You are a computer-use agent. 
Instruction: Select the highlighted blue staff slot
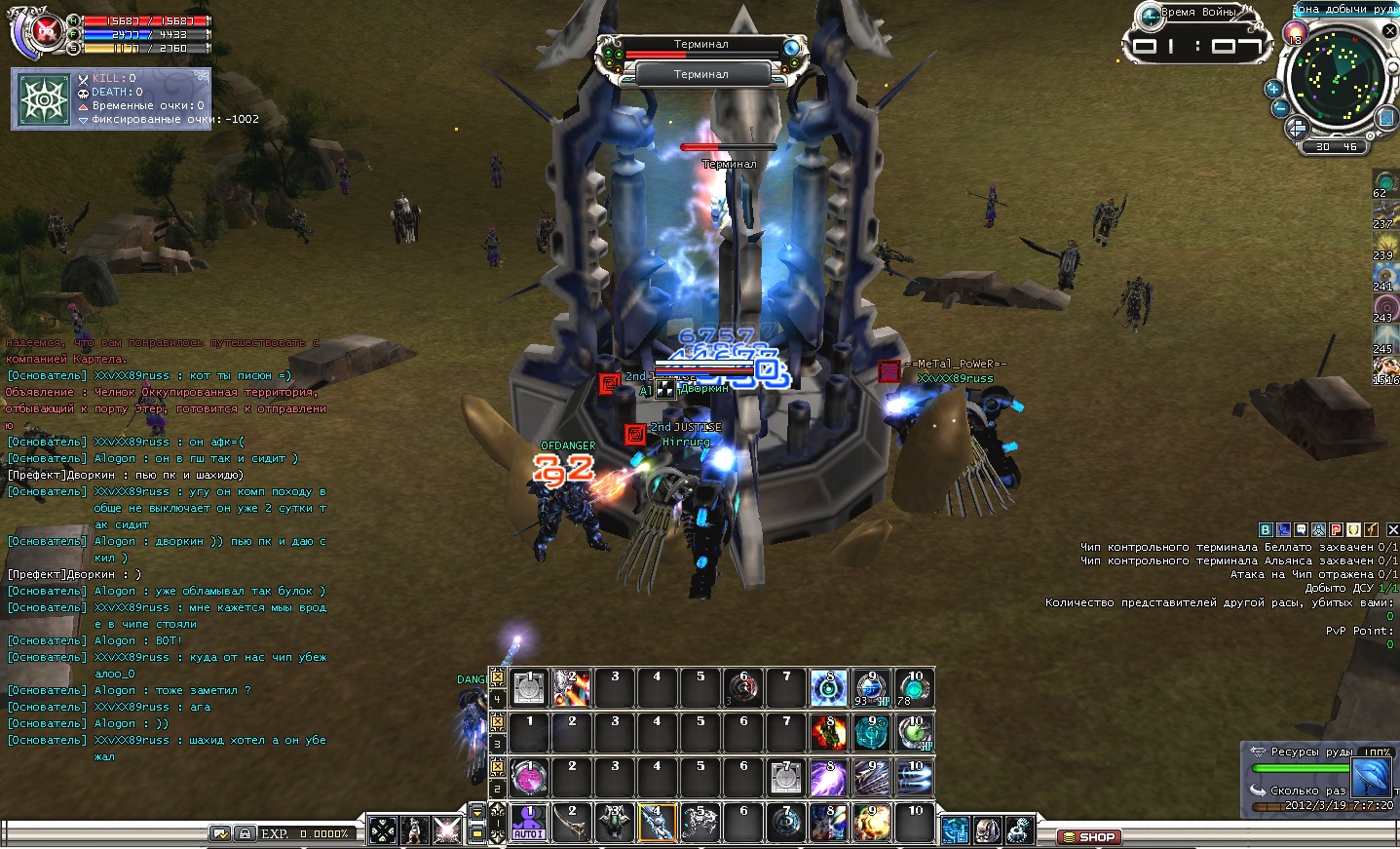coord(657,823)
